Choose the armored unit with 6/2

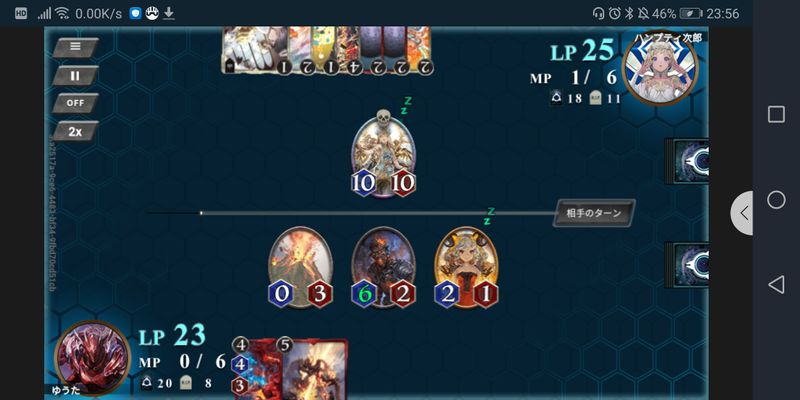click(x=383, y=264)
